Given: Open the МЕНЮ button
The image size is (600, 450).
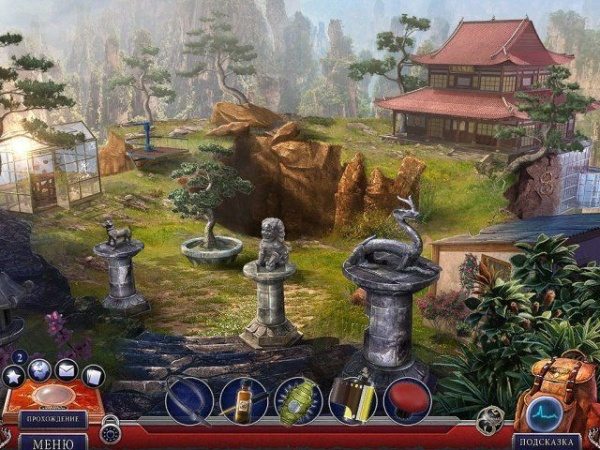Looking at the screenshot, I should [x=52, y=440].
